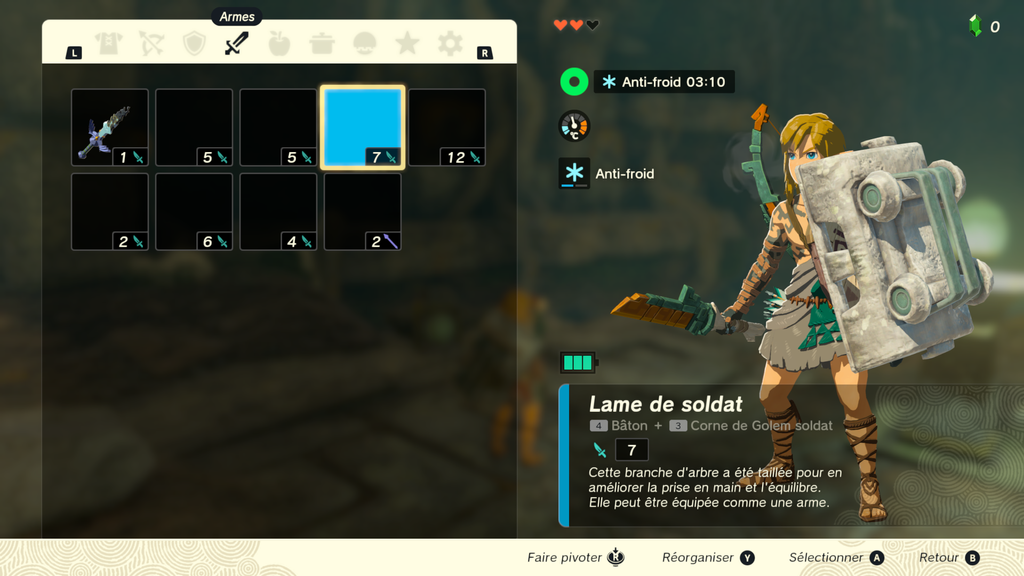Select the fused sword with attack 1

coord(110,128)
